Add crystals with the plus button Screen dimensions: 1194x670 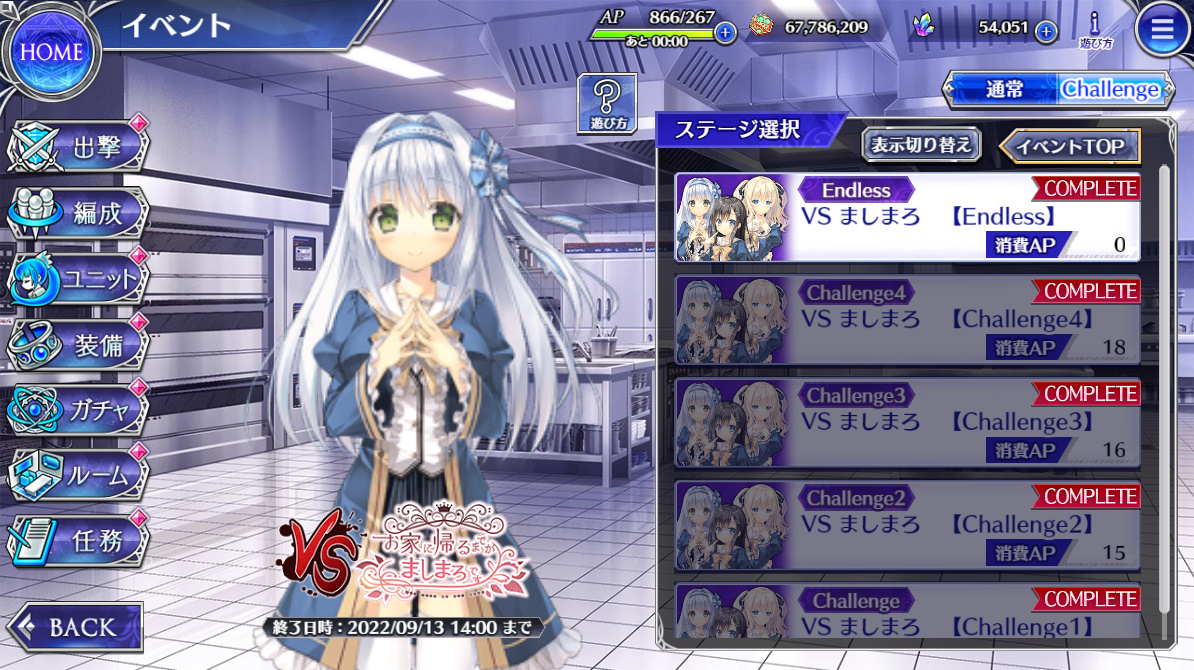click(x=1046, y=31)
